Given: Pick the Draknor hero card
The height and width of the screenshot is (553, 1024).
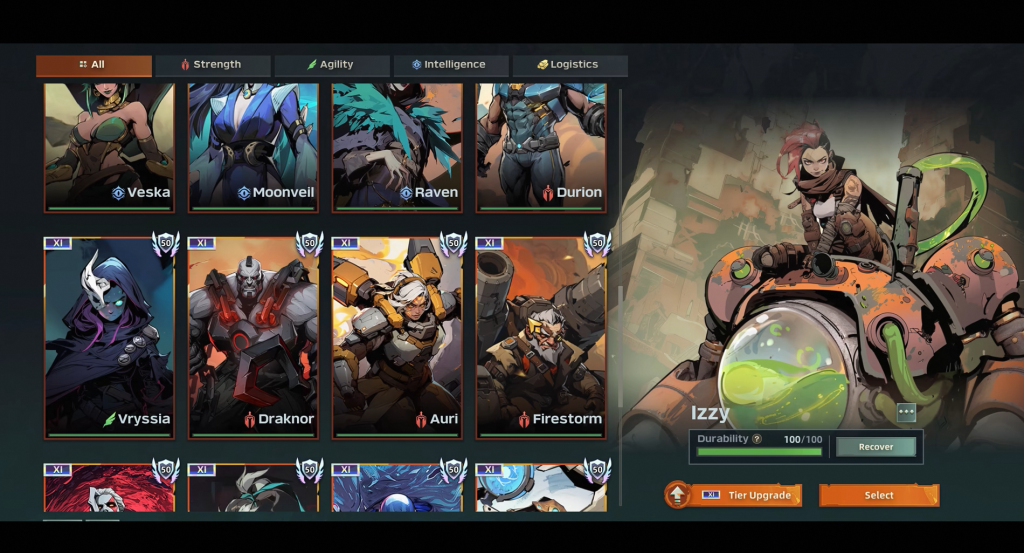Looking at the screenshot, I should (x=253, y=337).
